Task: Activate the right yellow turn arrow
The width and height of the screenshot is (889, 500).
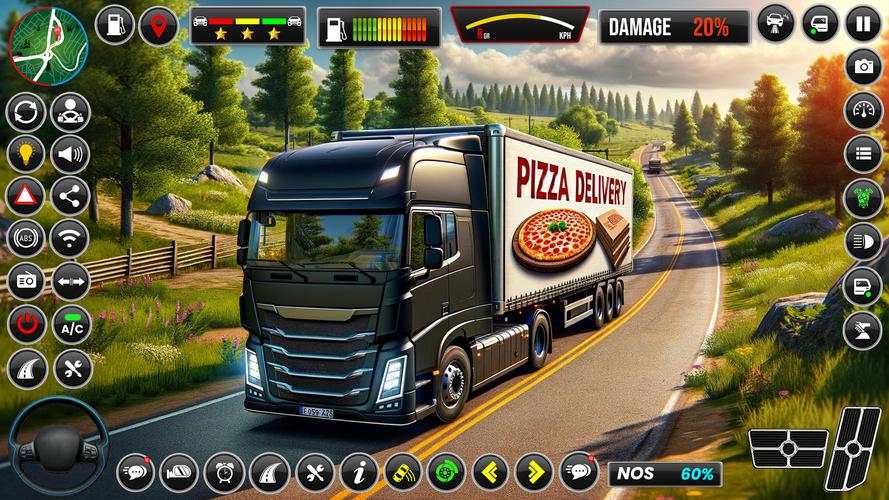Action: pyautogui.click(x=534, y=471)
